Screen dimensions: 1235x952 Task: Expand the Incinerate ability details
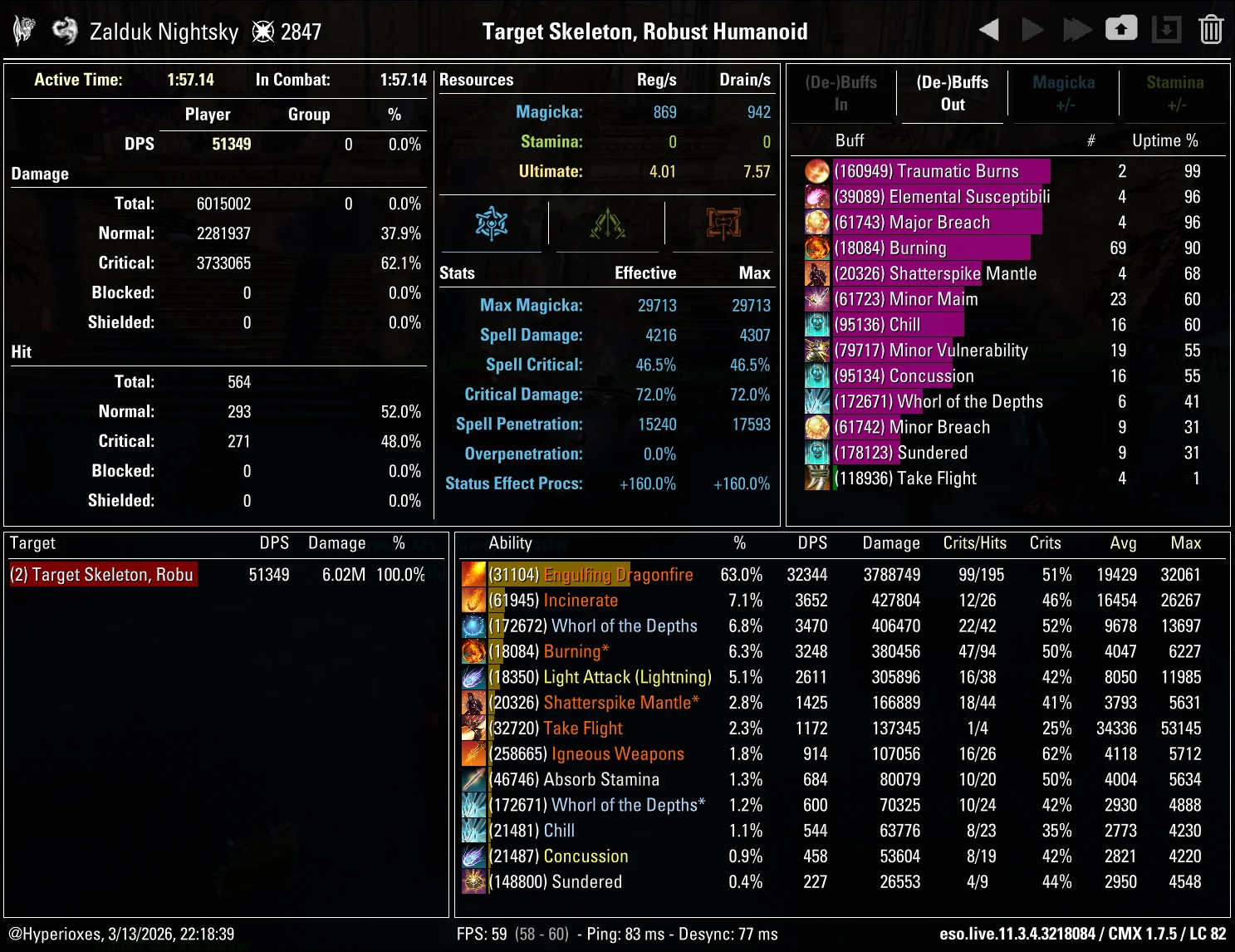(581, 600)
